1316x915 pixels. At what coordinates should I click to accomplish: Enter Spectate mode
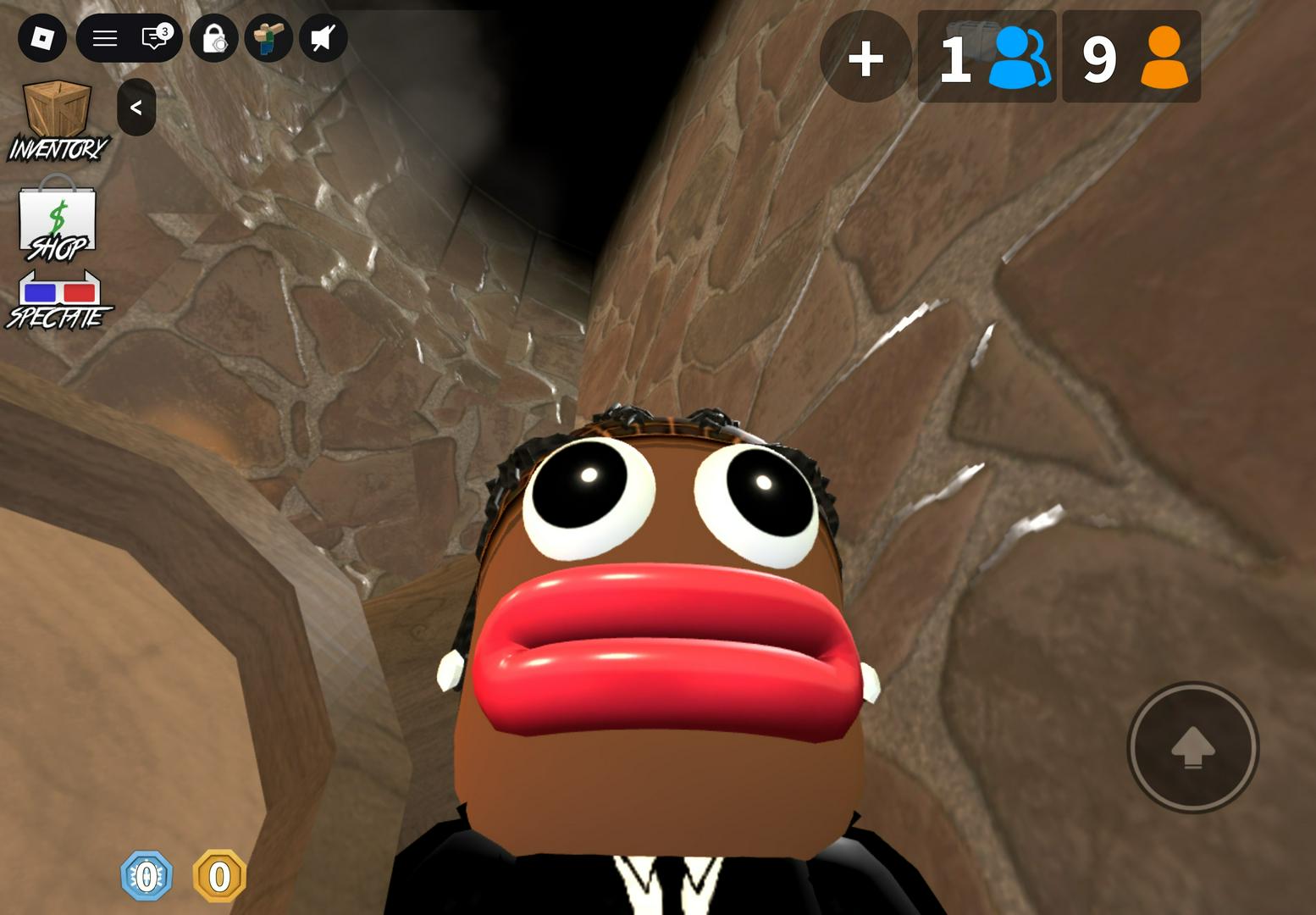point(59,300)
